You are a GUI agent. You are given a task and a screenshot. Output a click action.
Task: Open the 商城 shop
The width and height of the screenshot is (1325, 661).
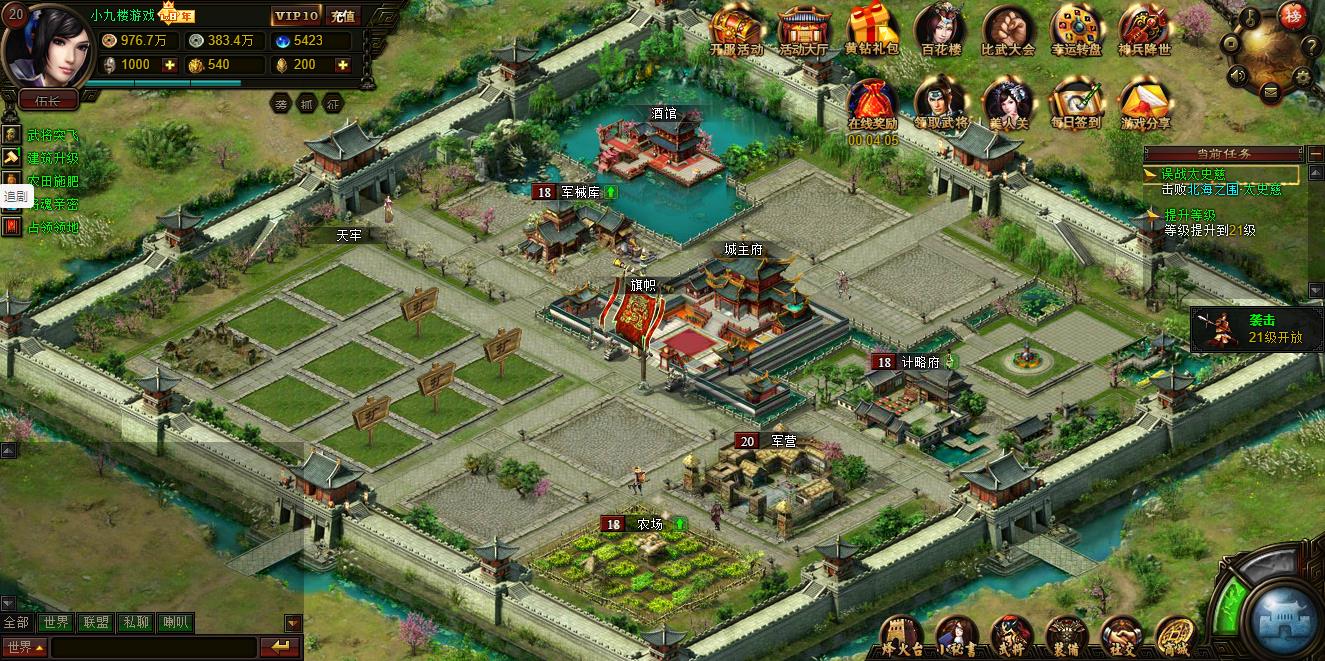1176,636
